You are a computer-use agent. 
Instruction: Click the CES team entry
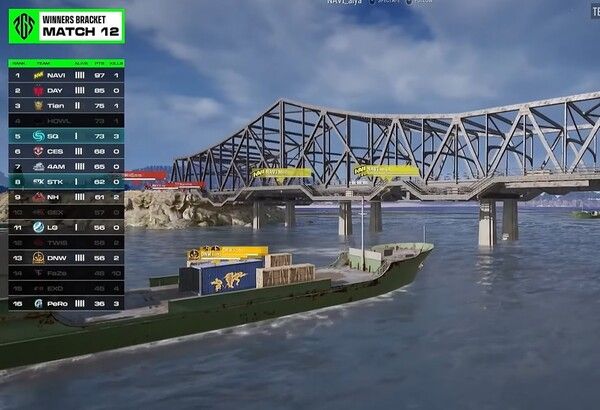[66, 151]
